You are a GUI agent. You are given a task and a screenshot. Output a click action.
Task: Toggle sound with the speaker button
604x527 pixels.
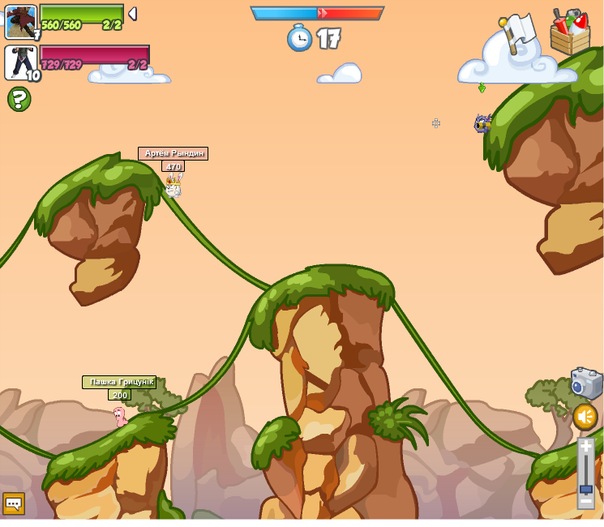point(585,416)
